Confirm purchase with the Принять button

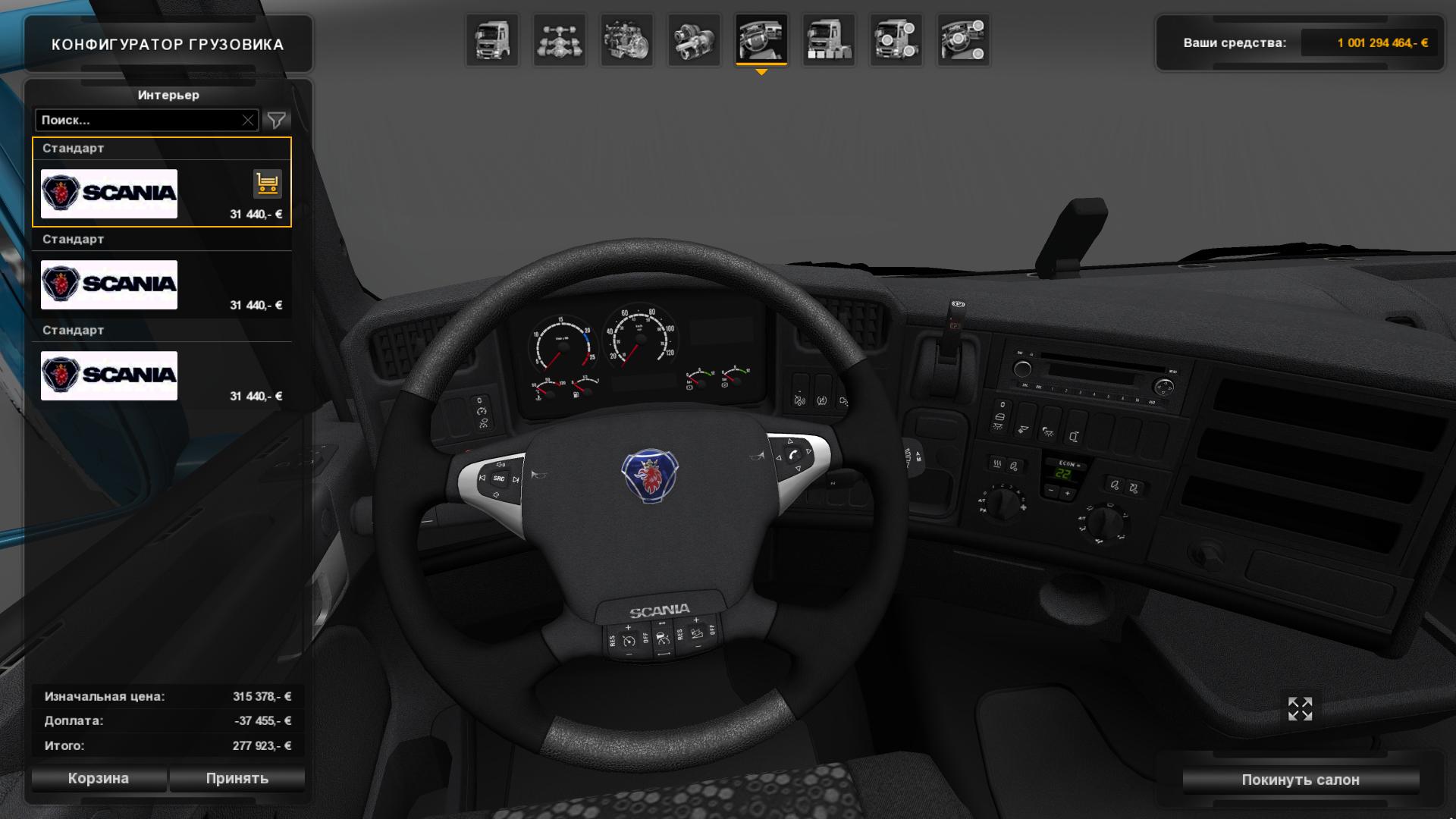(237, 778)
